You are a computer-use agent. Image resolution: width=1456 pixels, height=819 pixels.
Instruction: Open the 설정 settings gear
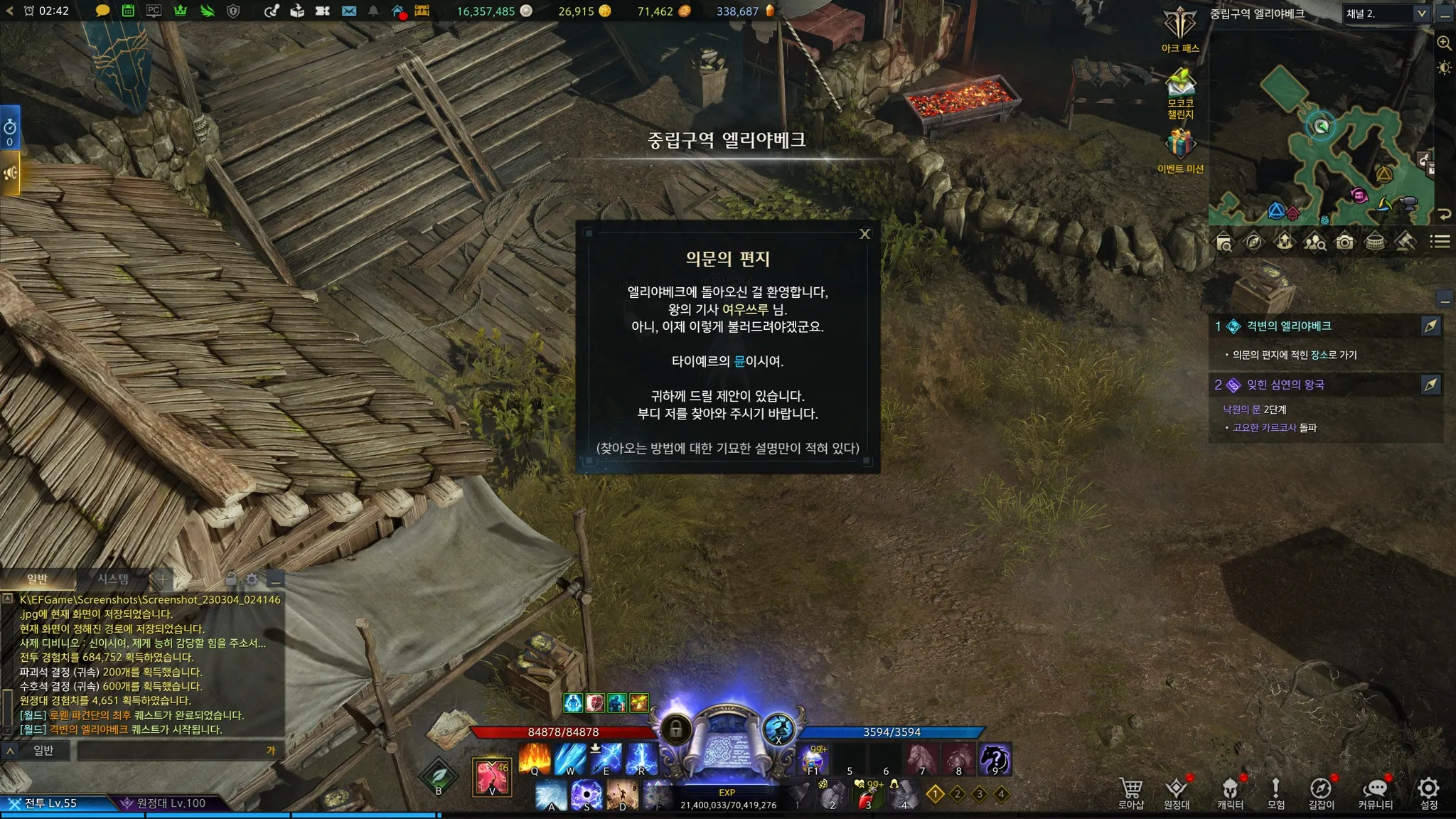coord(1428,792)
